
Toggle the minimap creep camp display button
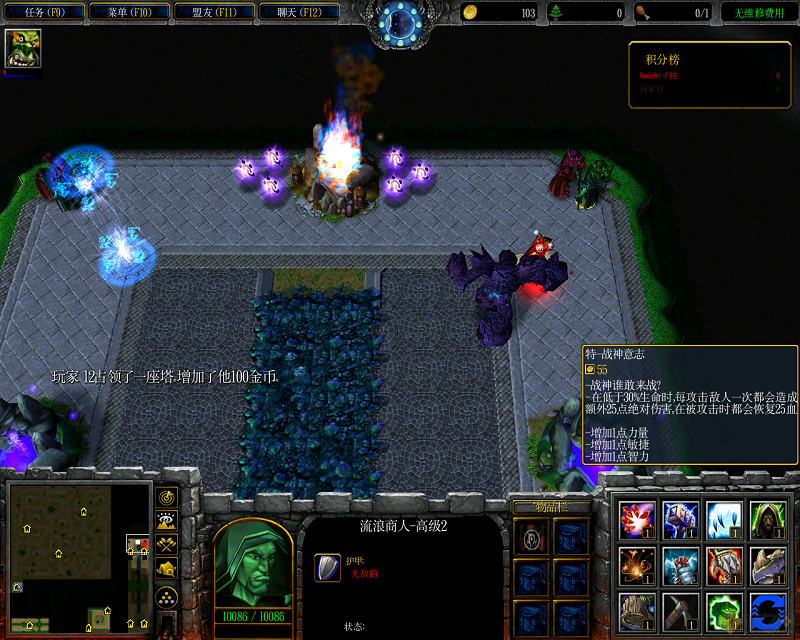[x=167, y=569]
